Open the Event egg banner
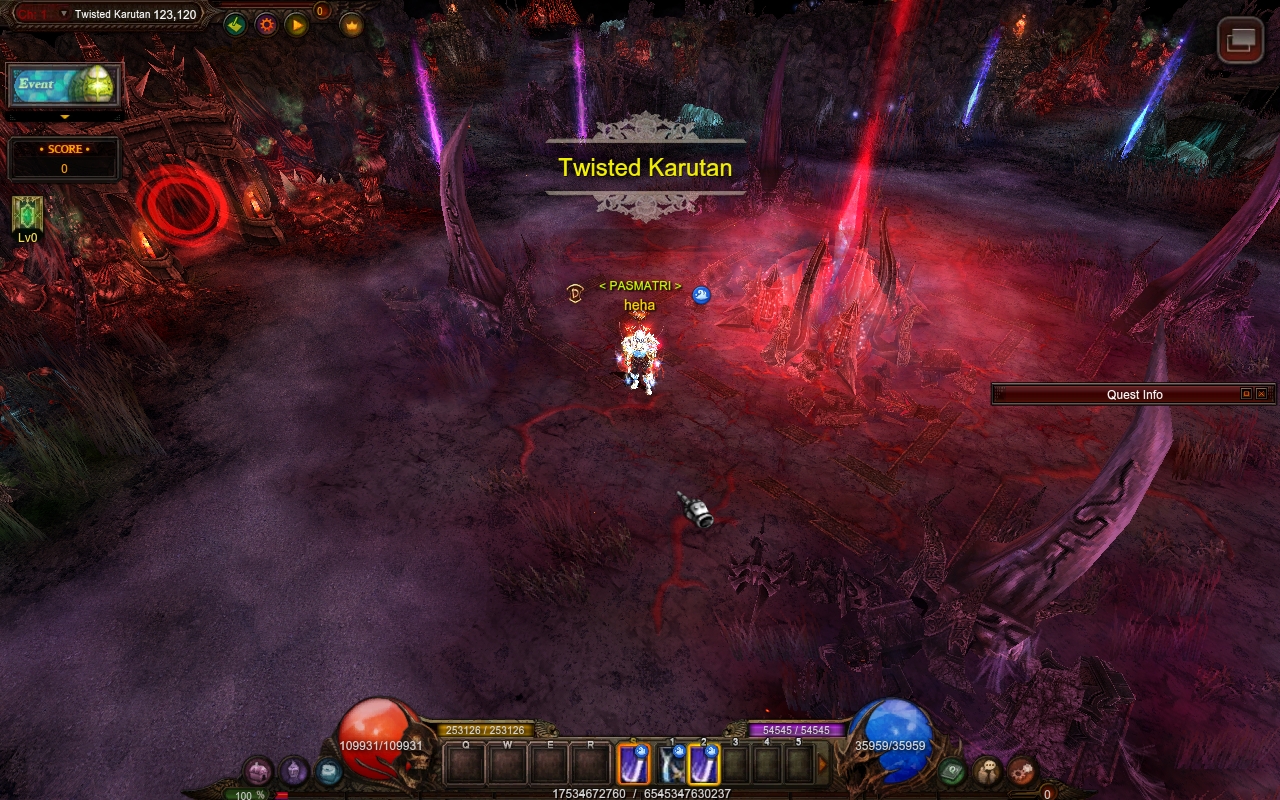 (64, 86)
